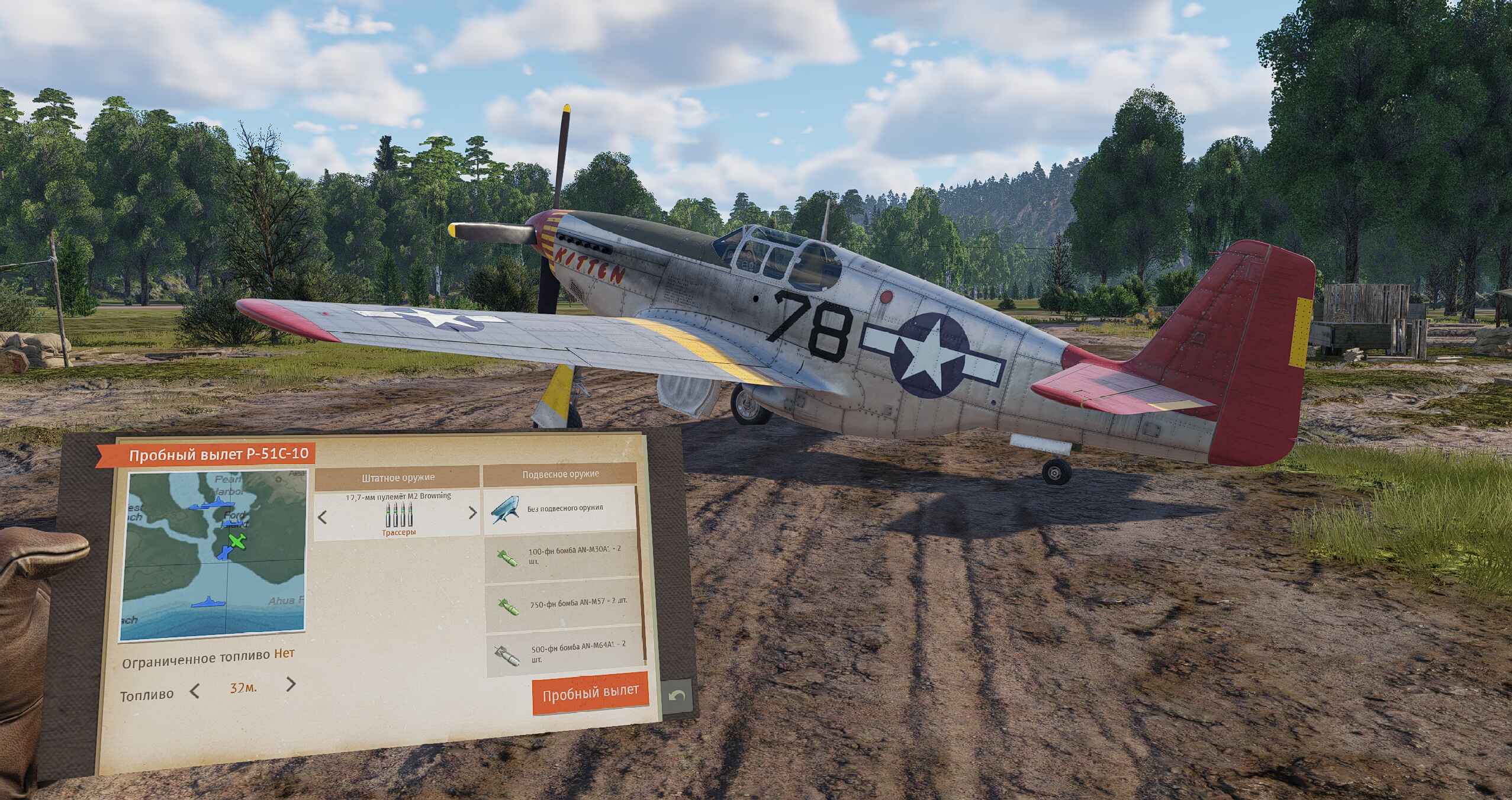Open the Pearl Harbor mission map thumbnail
The image size is (1512, 800).
[x=213, y=556]
